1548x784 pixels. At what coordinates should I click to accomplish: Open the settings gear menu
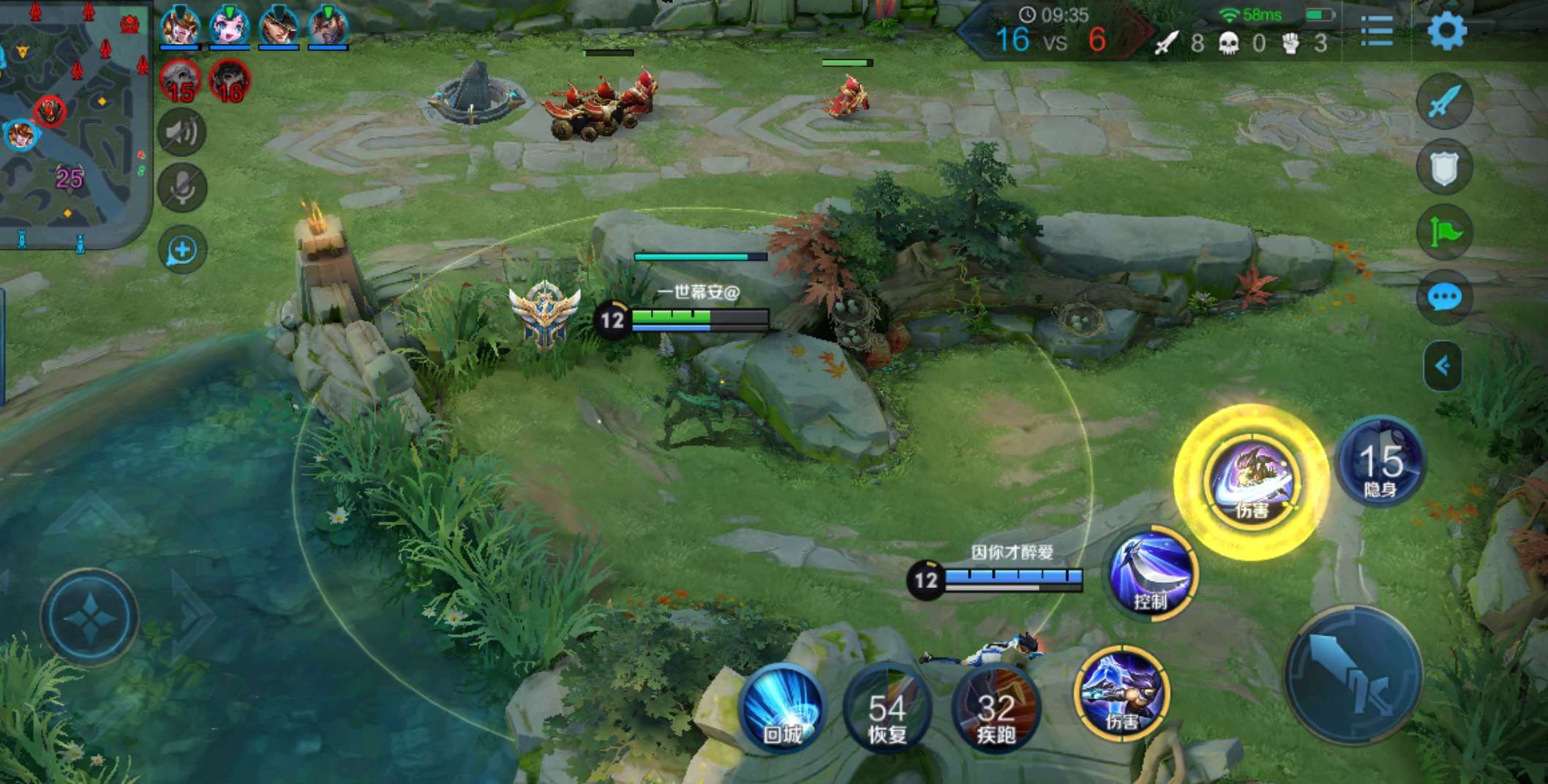point(1446,31)
